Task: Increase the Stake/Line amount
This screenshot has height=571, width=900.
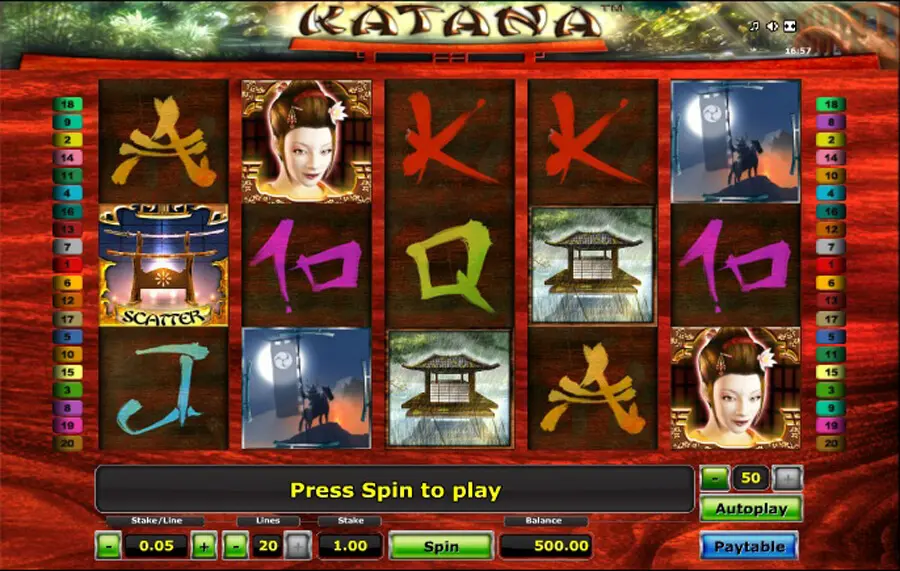Action: coord(203,546)
